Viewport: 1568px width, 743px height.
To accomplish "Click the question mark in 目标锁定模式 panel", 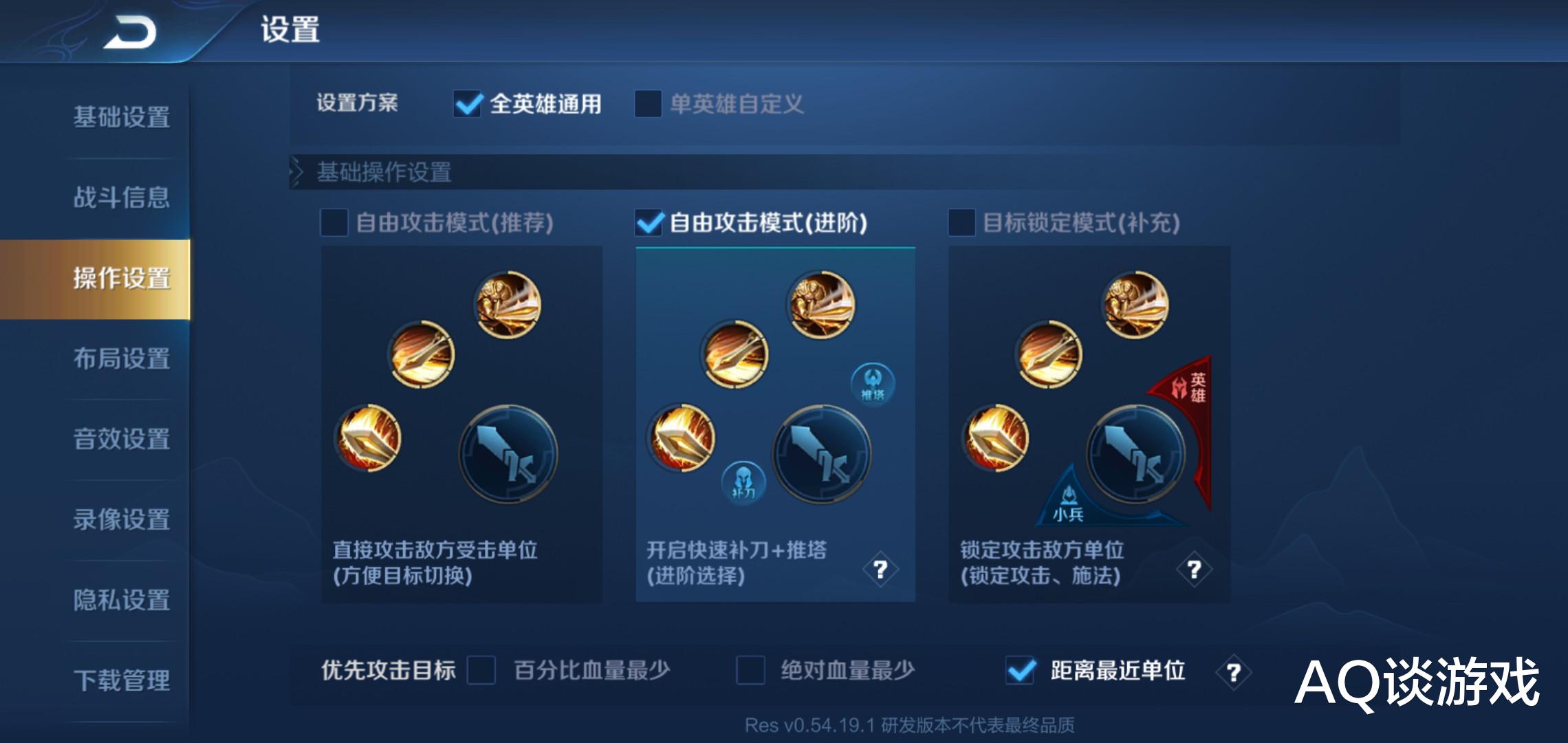I will (1195, 569).
